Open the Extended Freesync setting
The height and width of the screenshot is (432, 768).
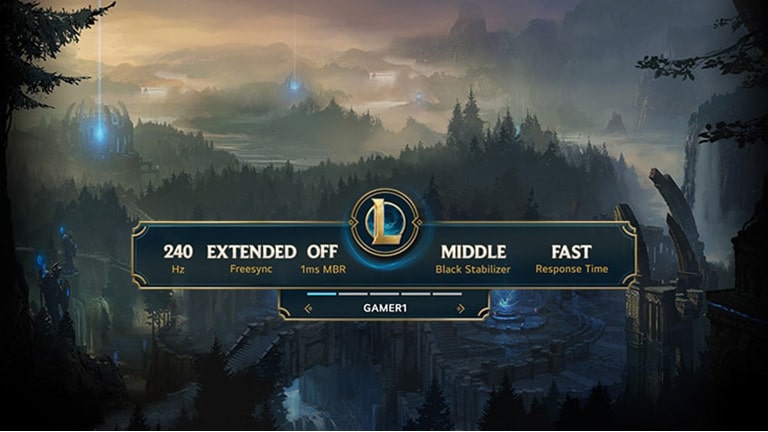point(251,257)
